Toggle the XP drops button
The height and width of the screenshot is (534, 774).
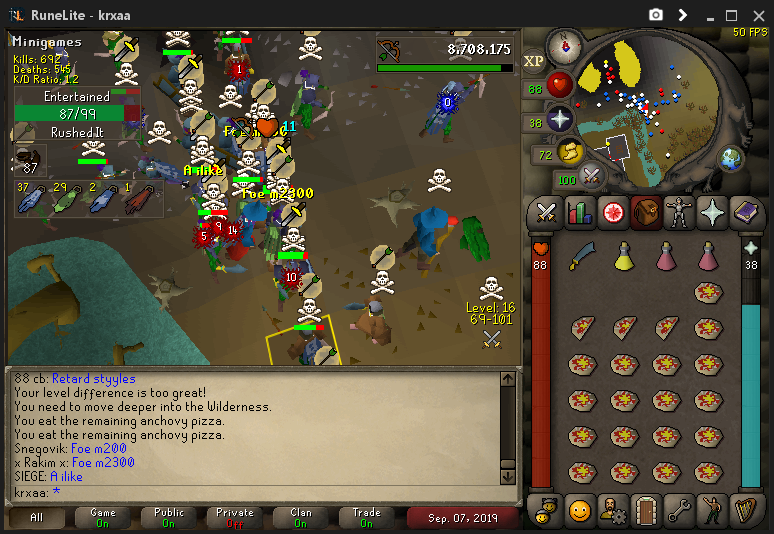(534, 61)
